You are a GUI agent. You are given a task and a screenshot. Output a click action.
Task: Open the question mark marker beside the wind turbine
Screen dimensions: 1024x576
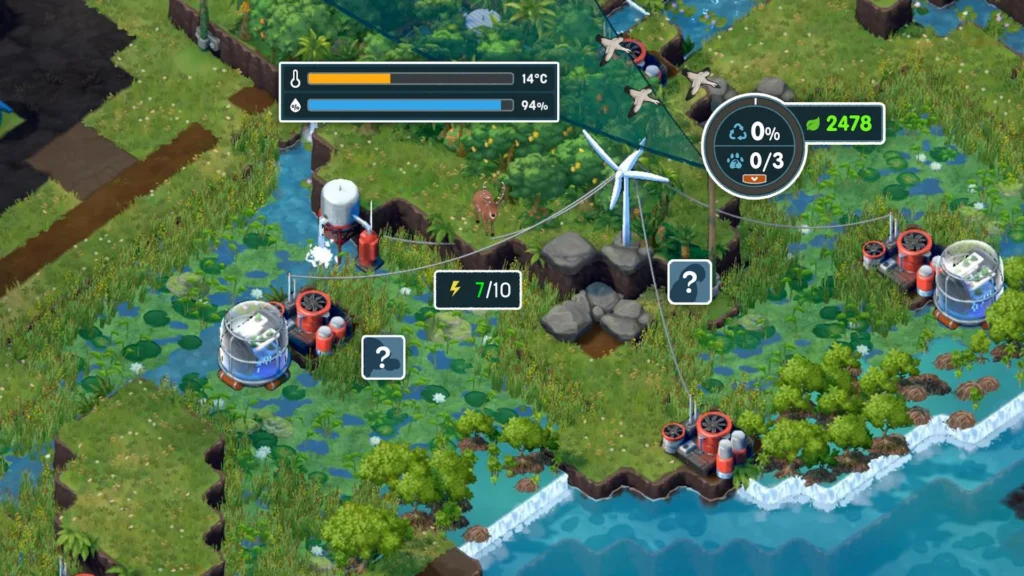click(x=690, y=282)
